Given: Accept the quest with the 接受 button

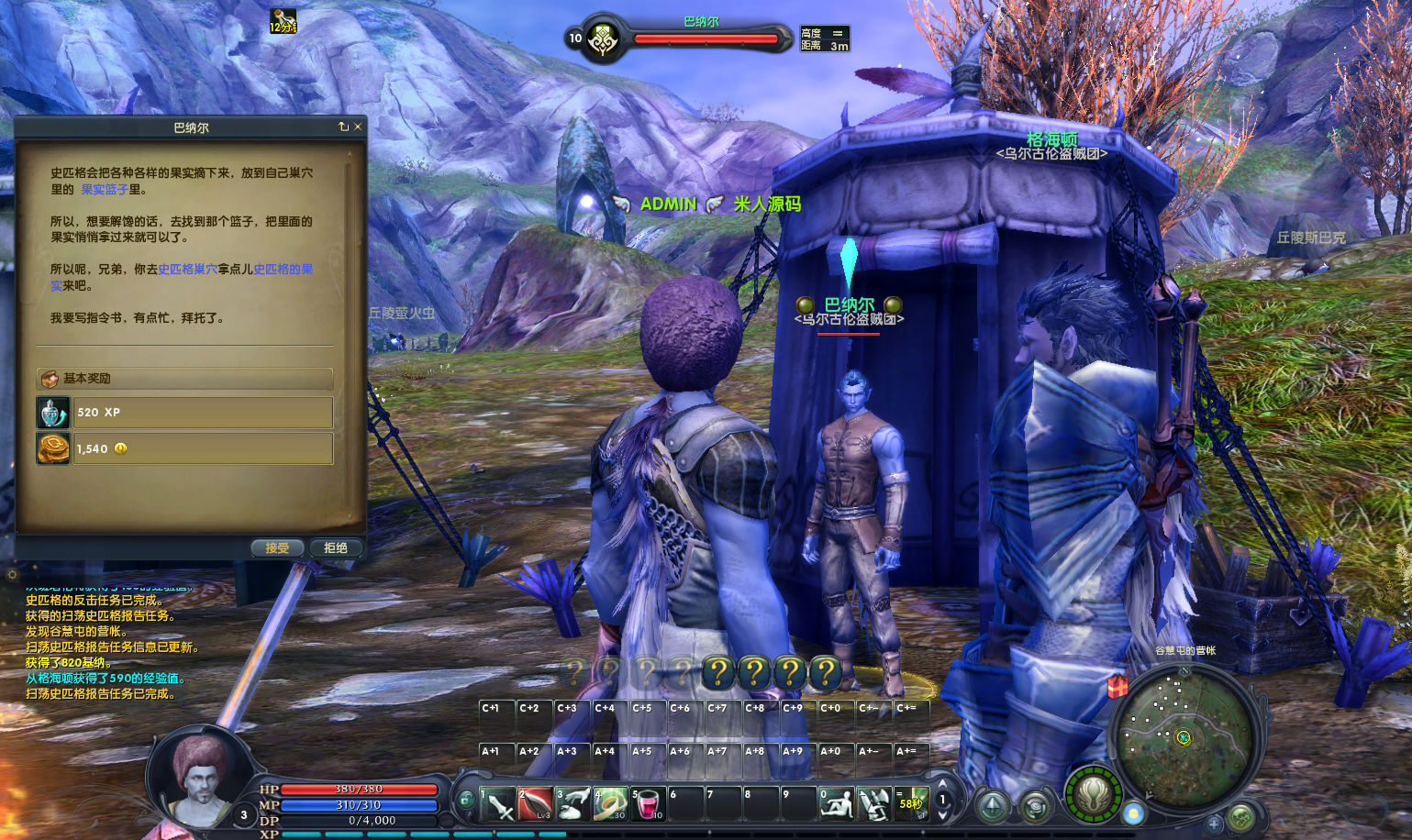Looking at the screenshot, I should coord(277,547).
